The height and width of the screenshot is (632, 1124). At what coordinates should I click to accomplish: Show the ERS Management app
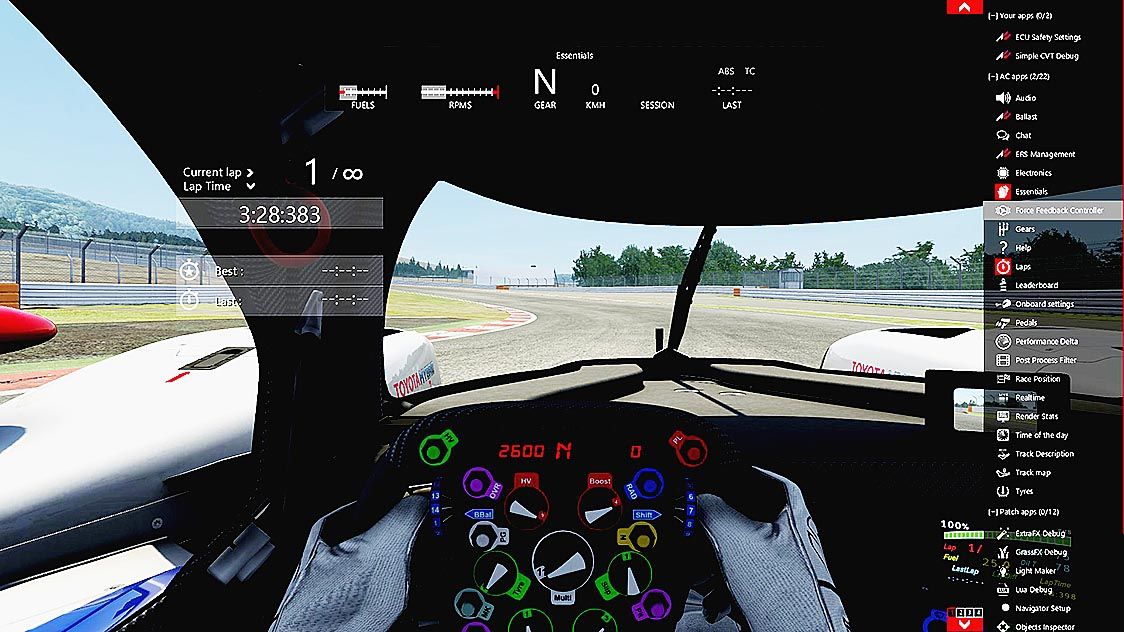pyautogui.click(x=1045, y=154)
